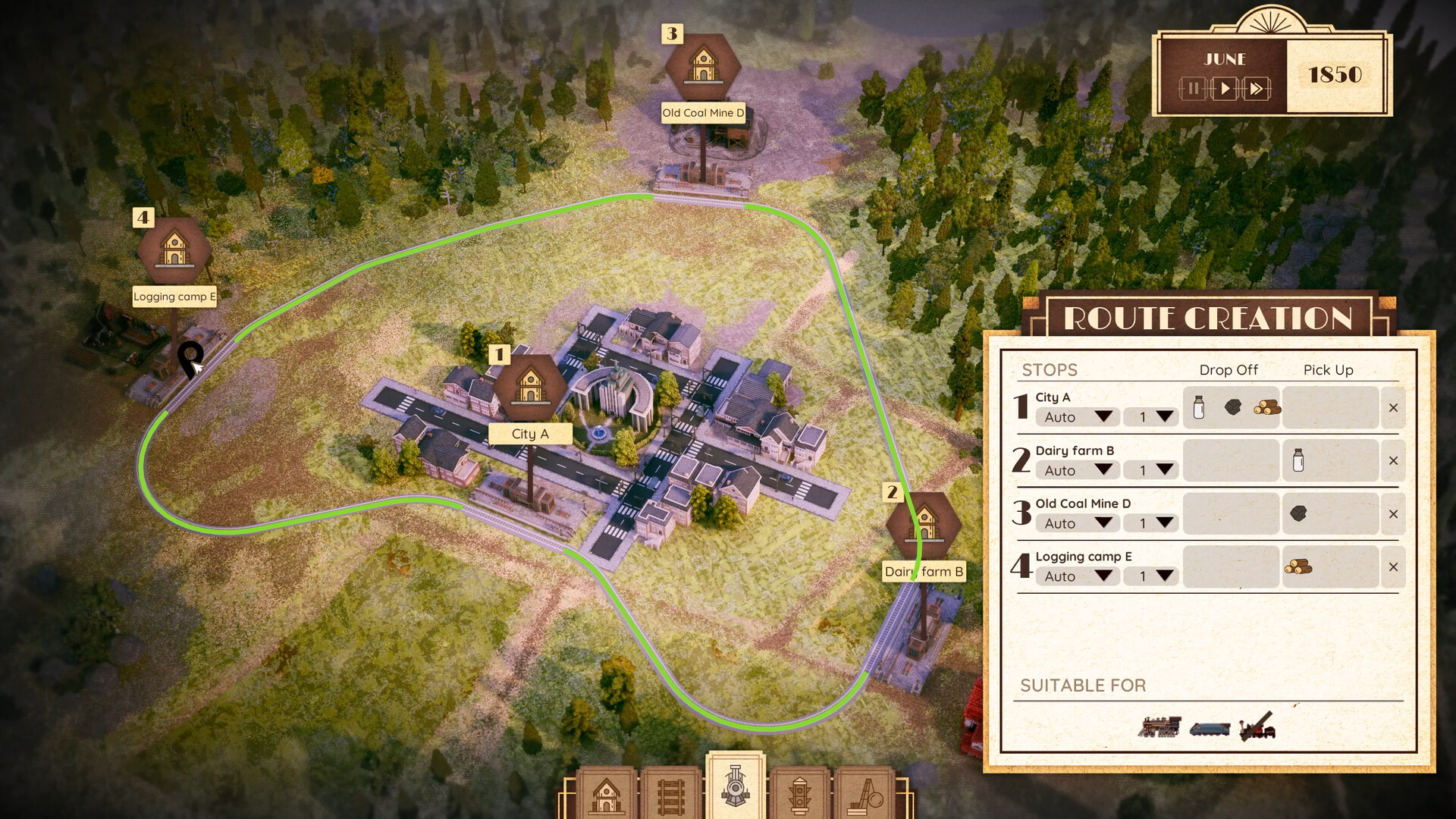Resume time at normal play speed

pyautogui.click(x=1225, y=89)
